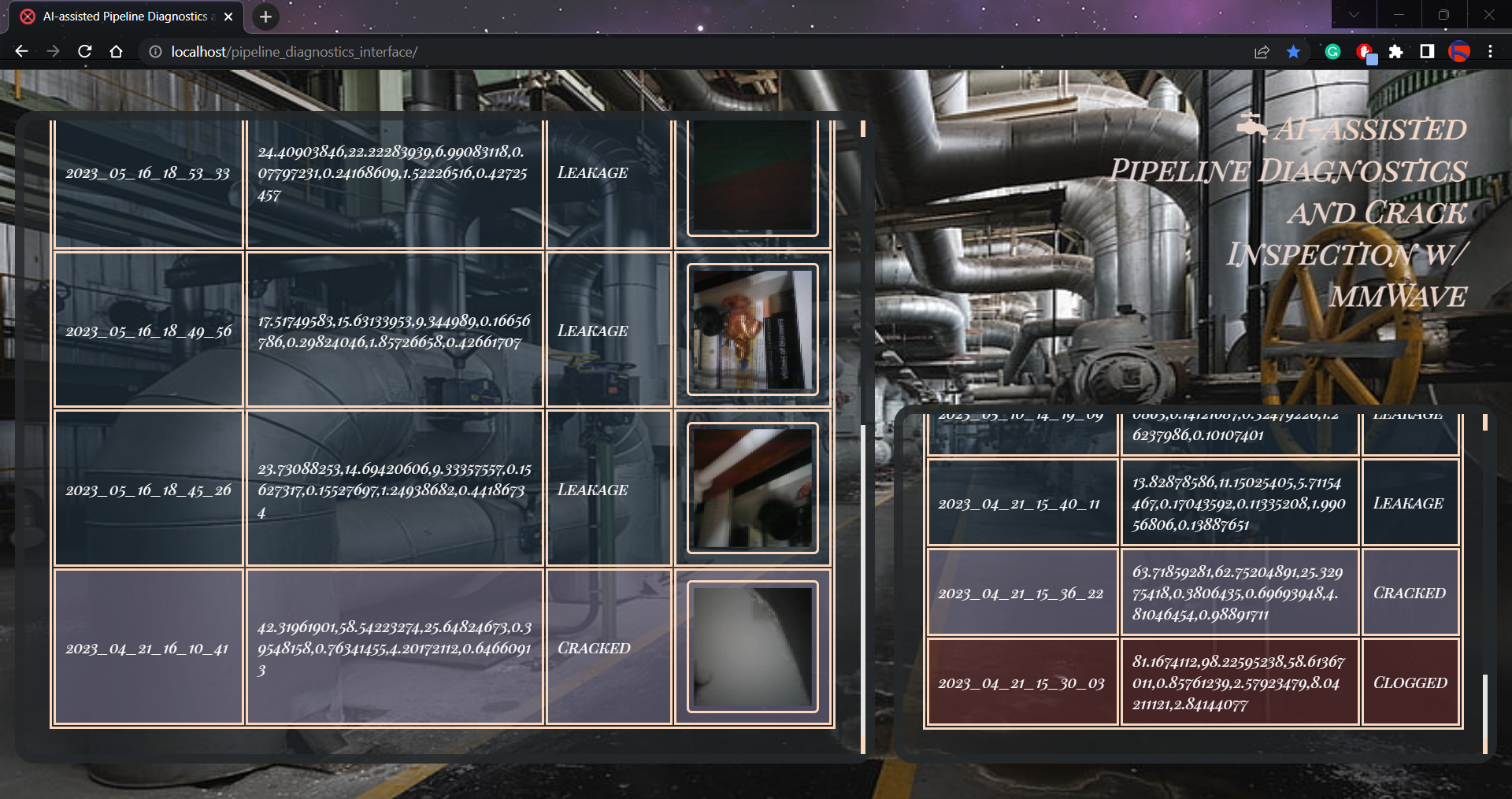
Task: Open a new browser tab
Action: [265, 17]
